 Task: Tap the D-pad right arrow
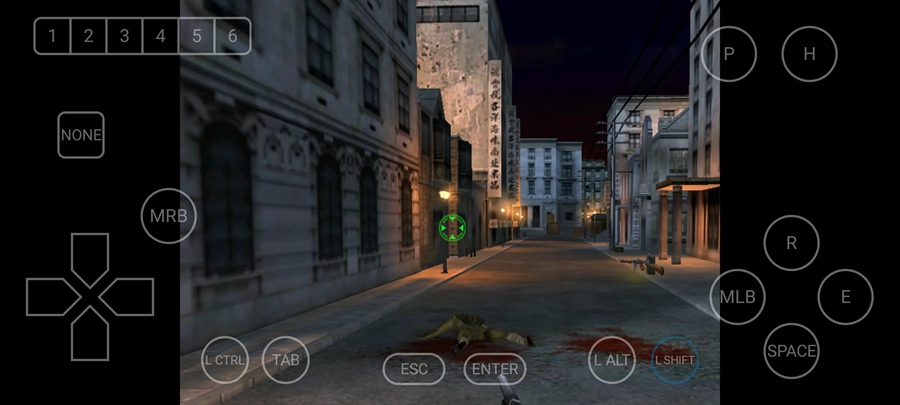[x=128, y=297]
